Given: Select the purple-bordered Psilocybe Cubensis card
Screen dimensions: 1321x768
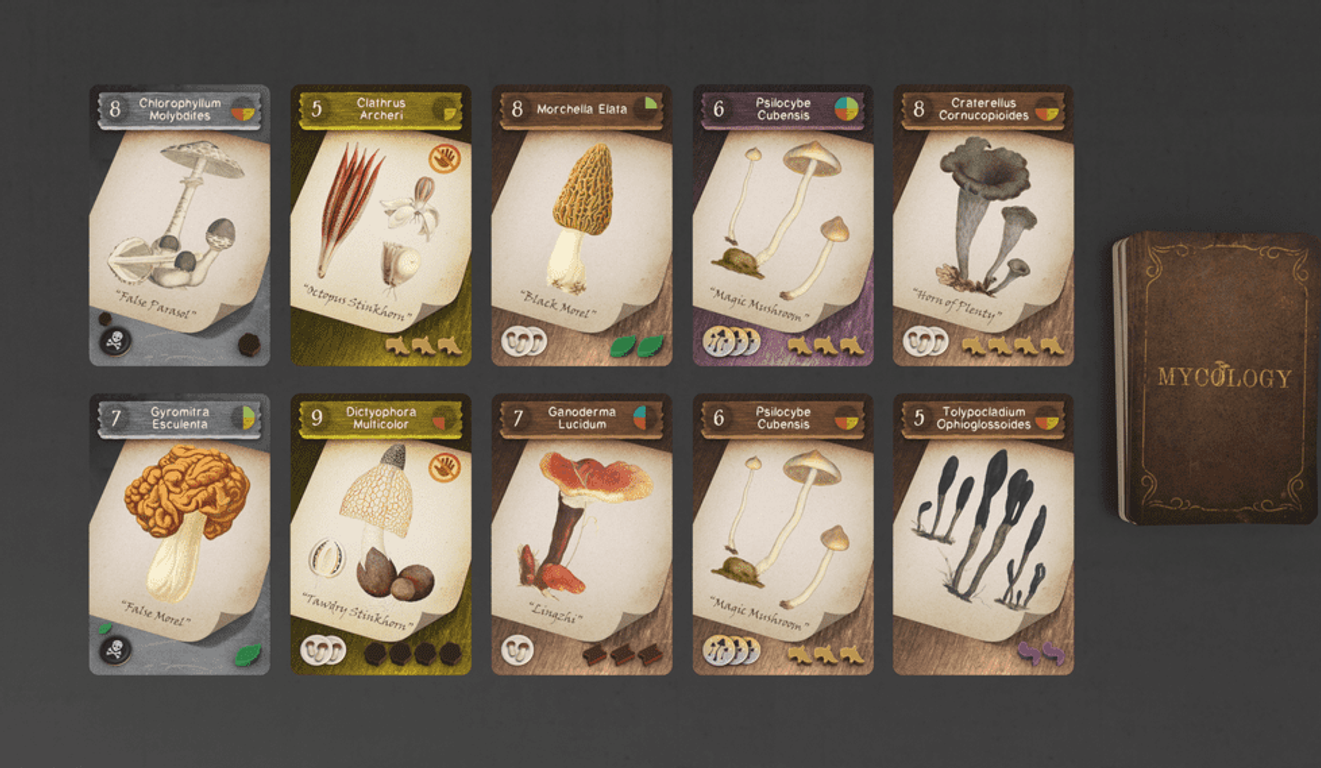Looking at the screenshot, I should 783,225.
